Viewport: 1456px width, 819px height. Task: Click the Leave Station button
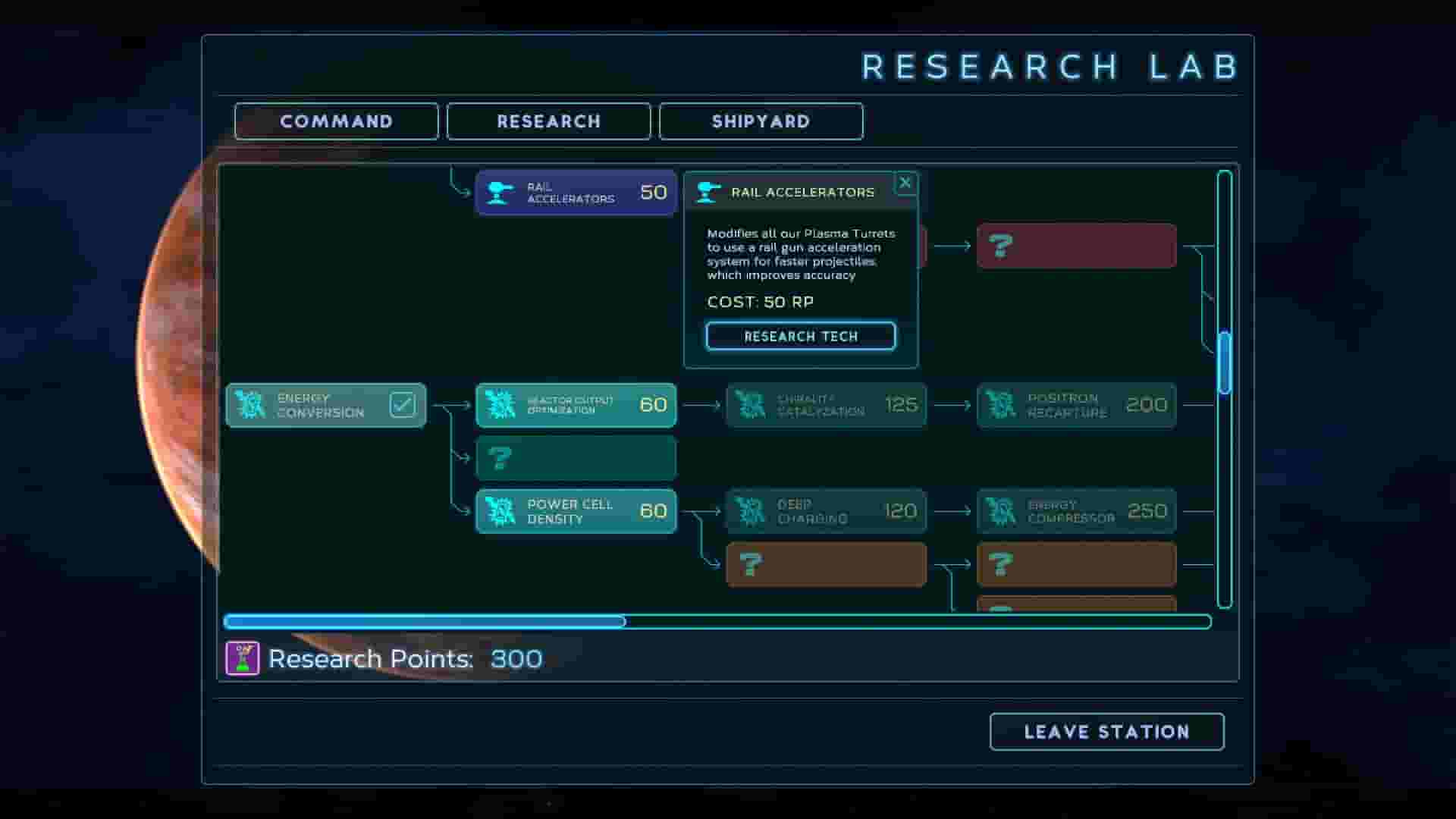(1106, 731)
